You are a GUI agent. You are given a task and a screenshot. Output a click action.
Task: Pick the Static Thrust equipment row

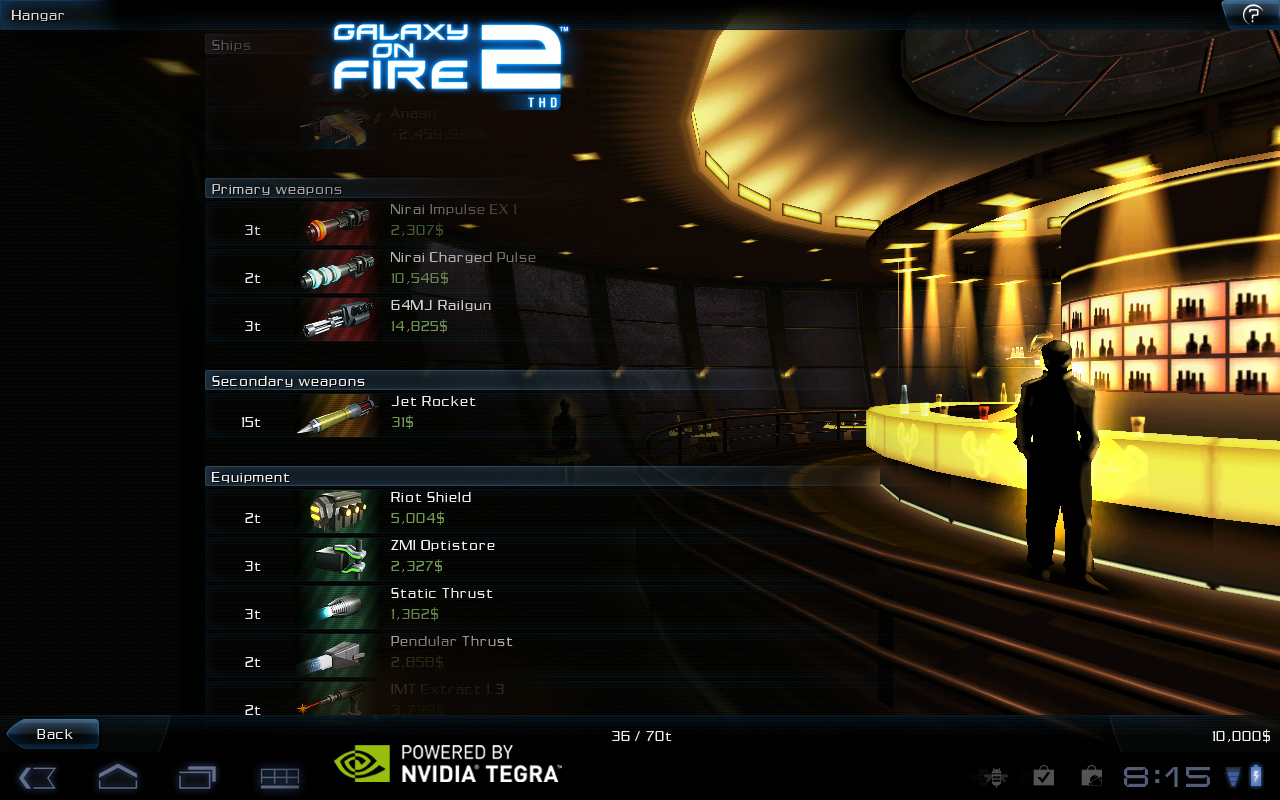440,605
